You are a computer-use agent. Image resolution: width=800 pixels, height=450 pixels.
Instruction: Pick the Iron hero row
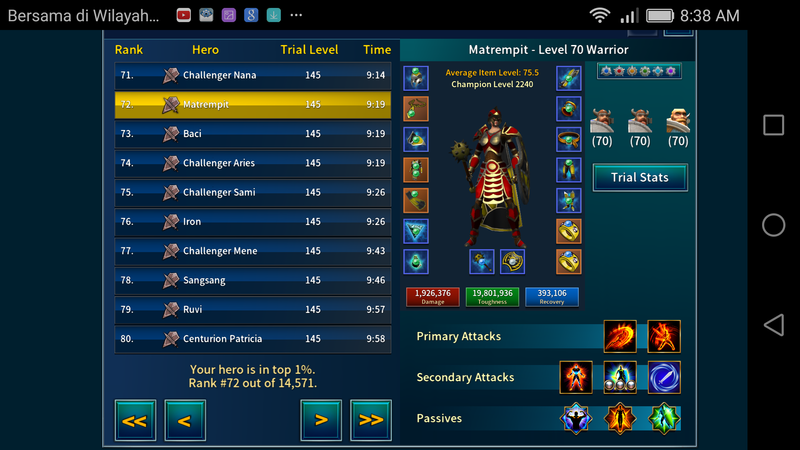(252, 222)
